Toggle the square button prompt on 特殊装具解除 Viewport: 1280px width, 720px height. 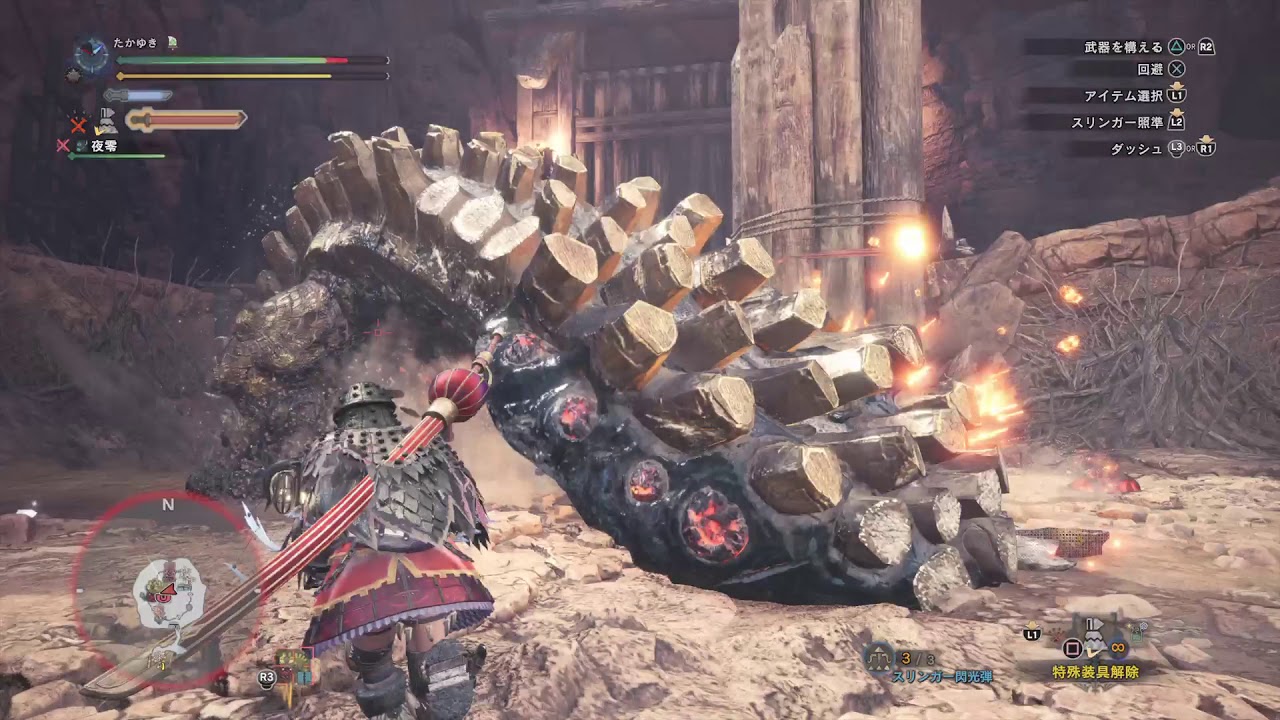click(x=1071, y=648)
